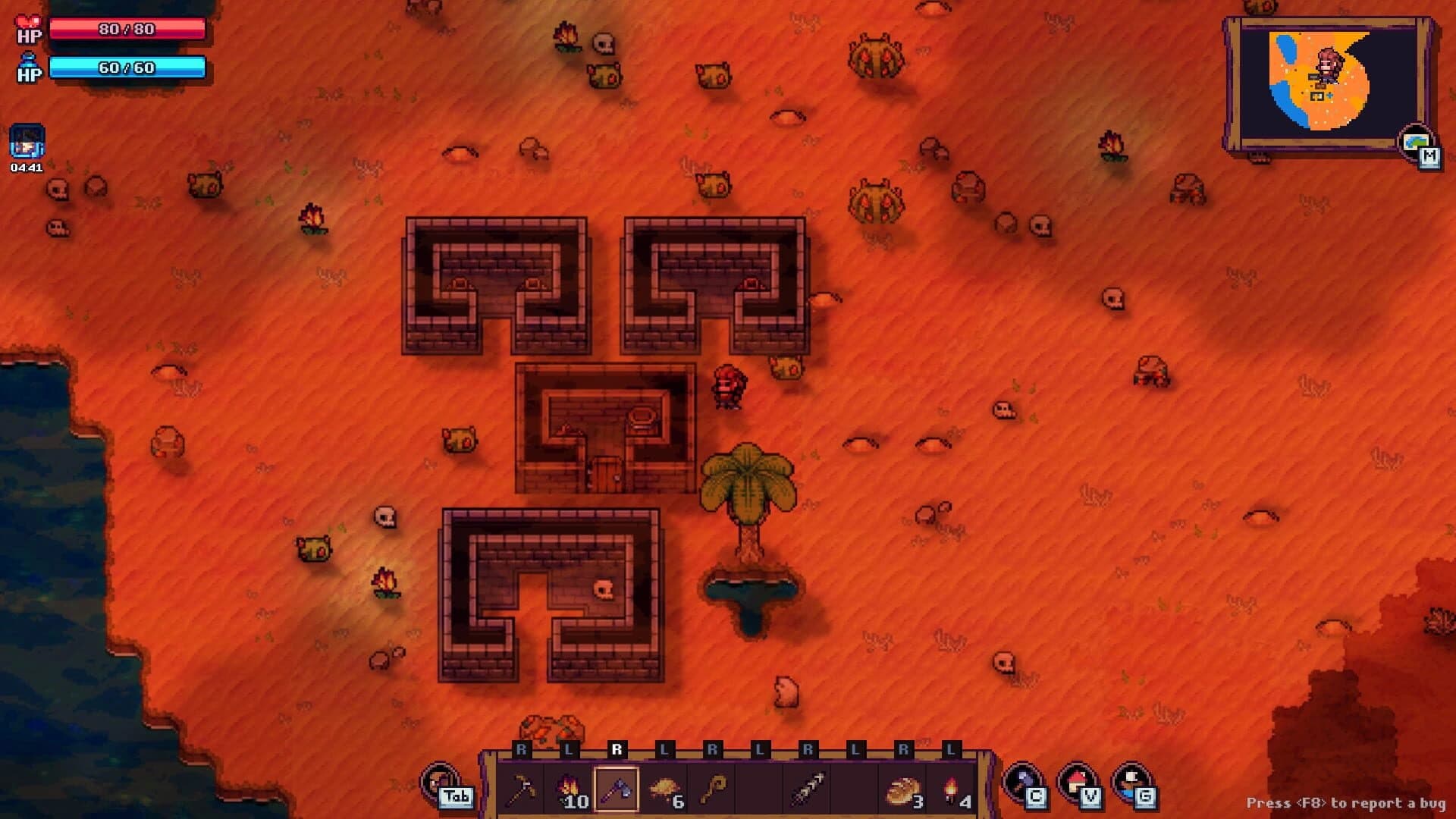The image size is (1456, 819).
Task: Toggle the R hand marker above the pickaxe
Action: [523, 748]
